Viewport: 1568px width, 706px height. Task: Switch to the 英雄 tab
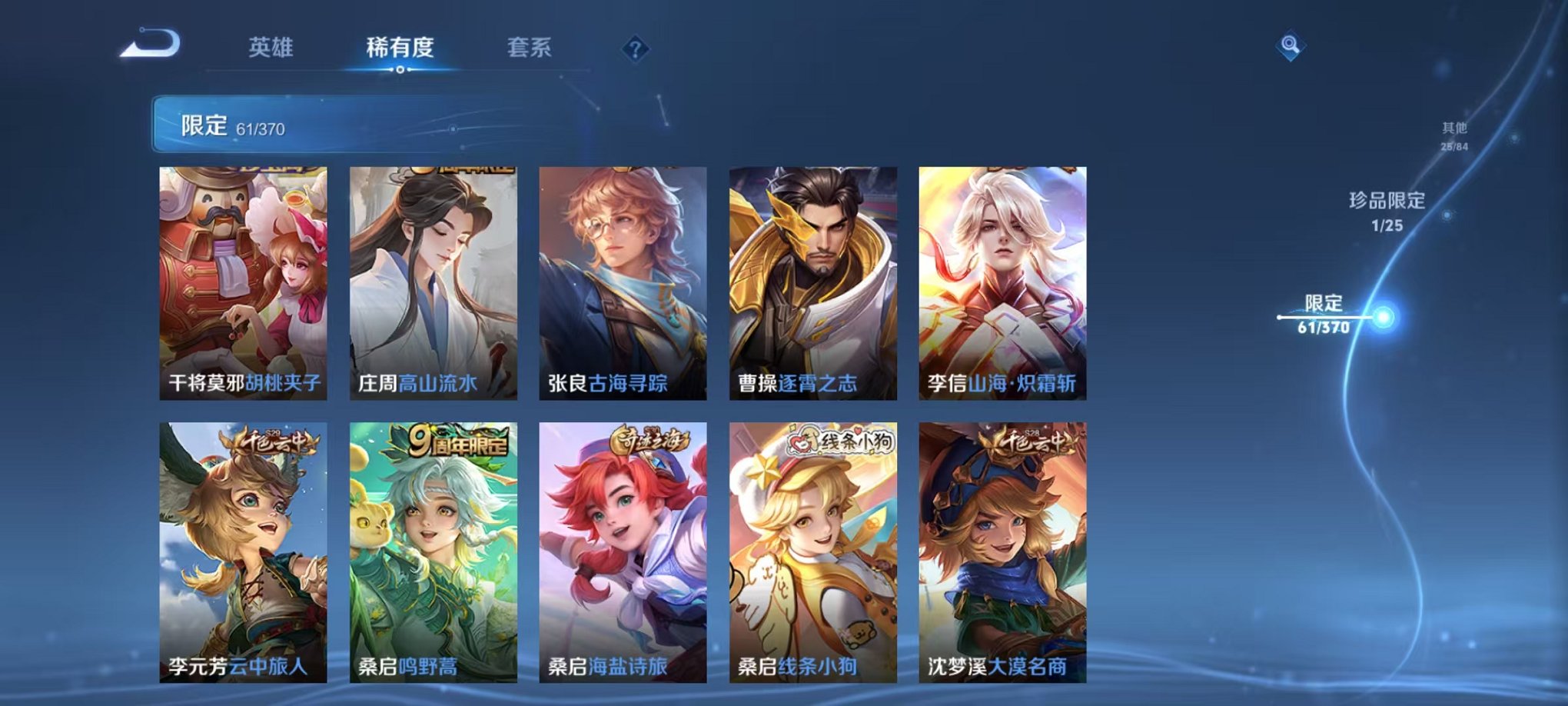[x=273, y=46]
